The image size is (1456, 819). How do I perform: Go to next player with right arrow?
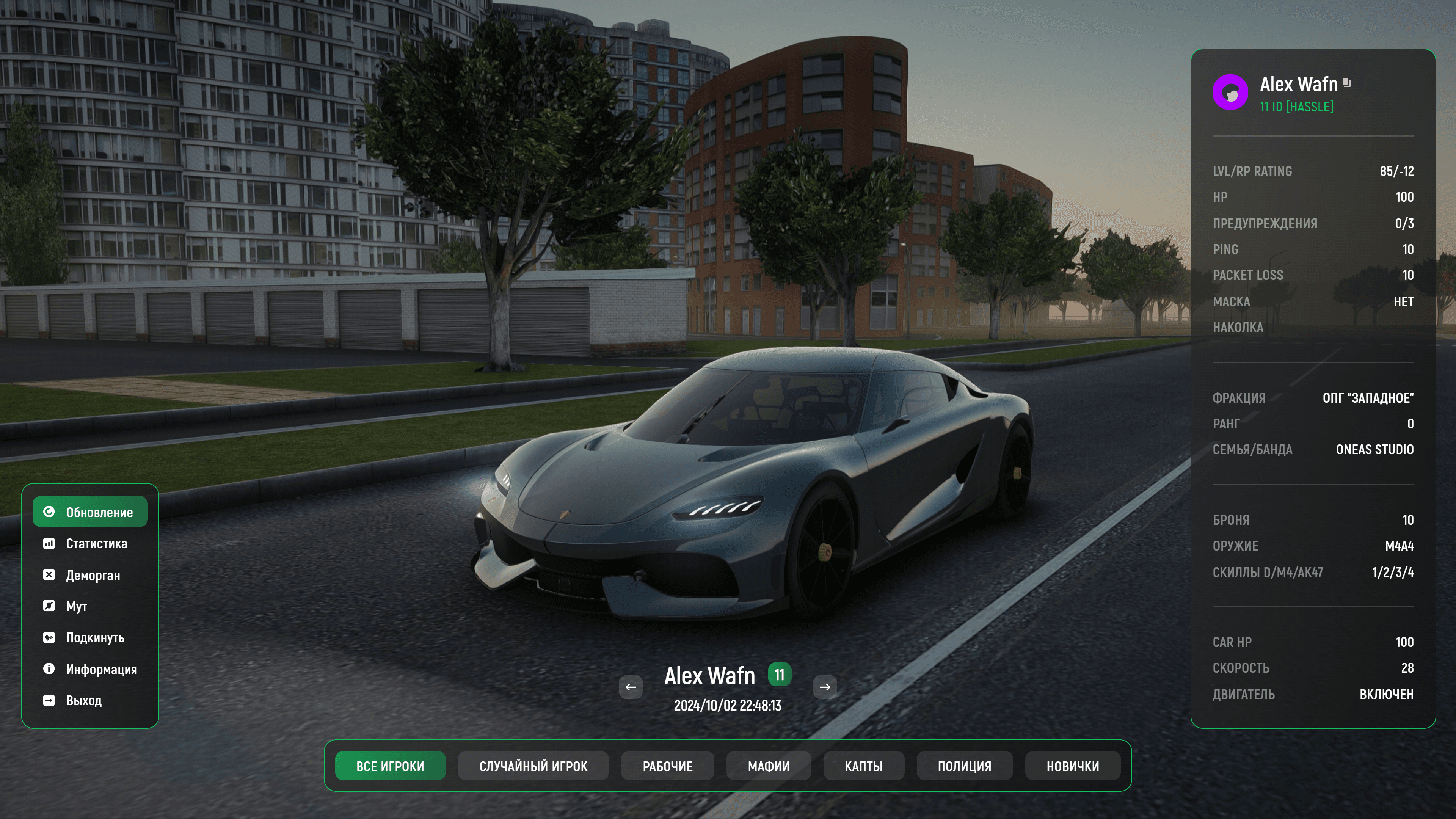(x=825, y=687)
